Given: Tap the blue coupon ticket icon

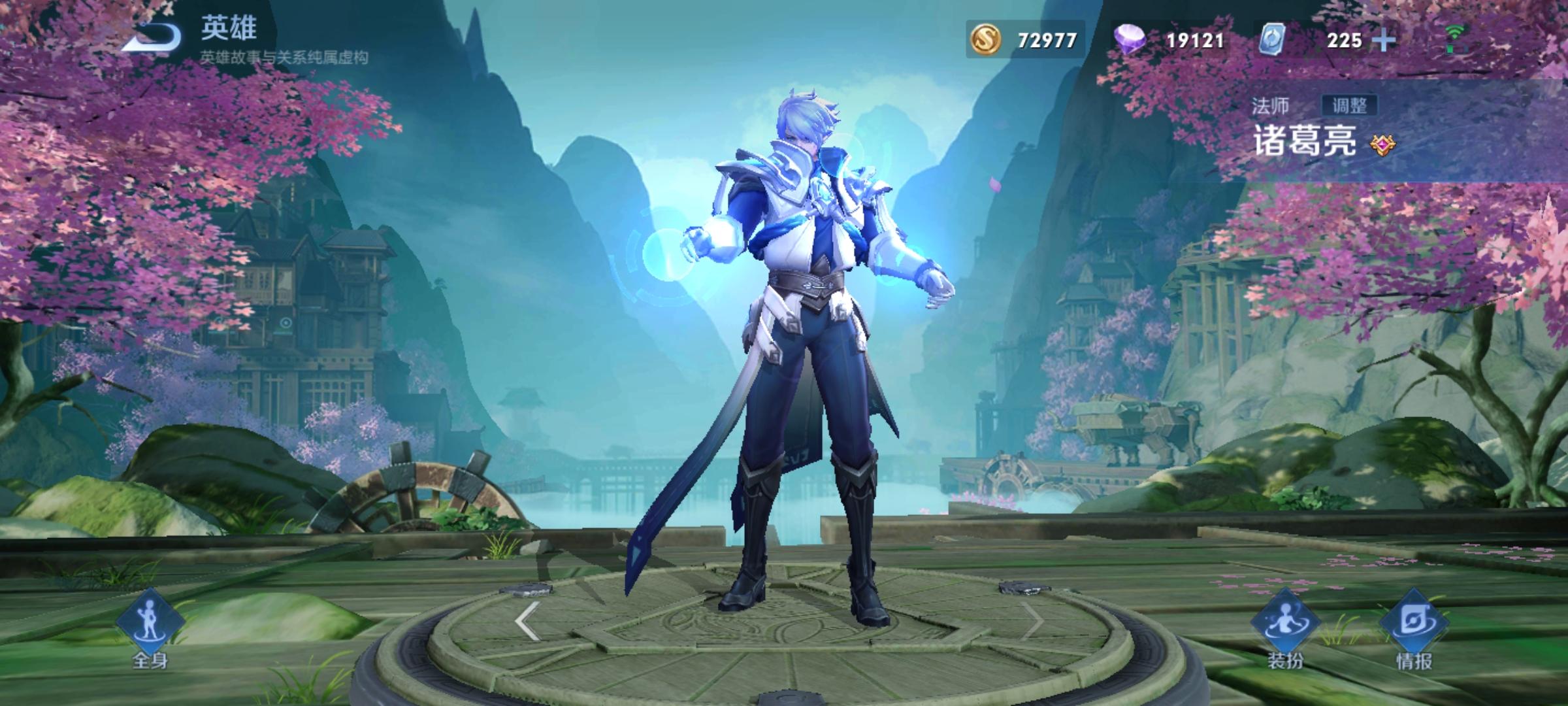Looking at the screenshot, I should click(x=1272, y=40).
